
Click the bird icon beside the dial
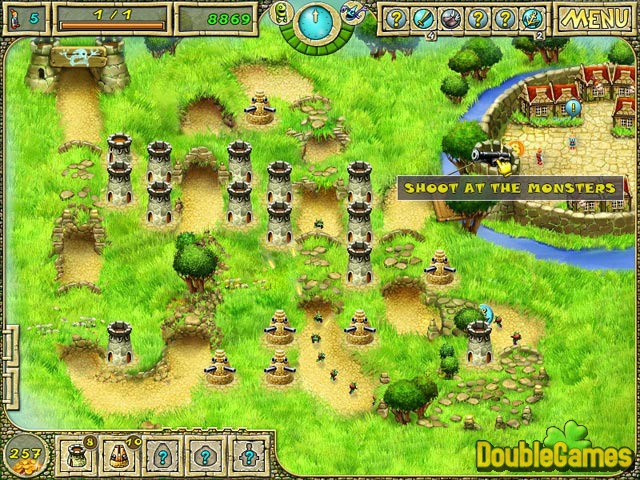350,12
